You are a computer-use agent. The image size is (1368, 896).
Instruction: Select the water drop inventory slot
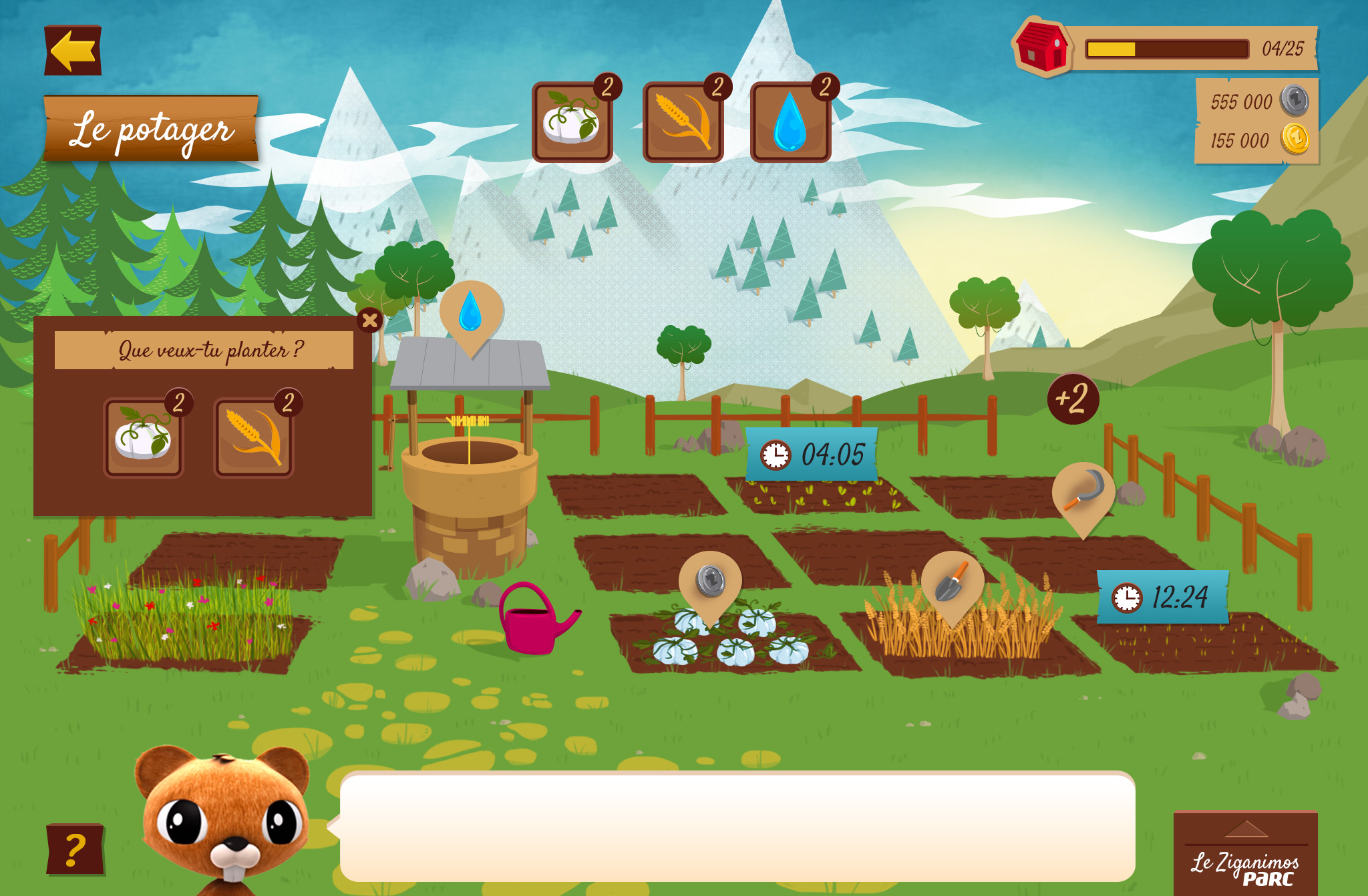791,122
